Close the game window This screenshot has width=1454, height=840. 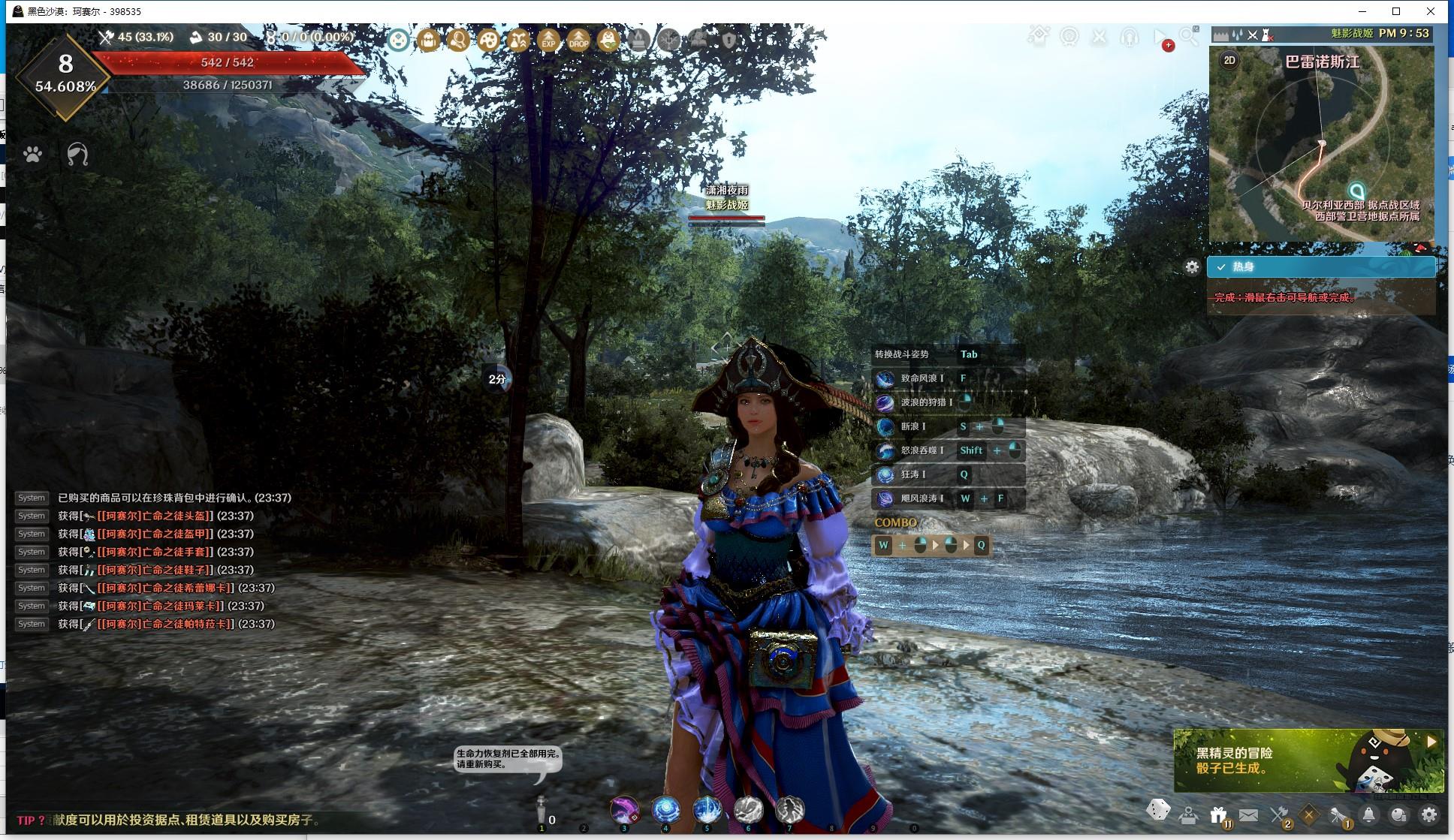1431,11
